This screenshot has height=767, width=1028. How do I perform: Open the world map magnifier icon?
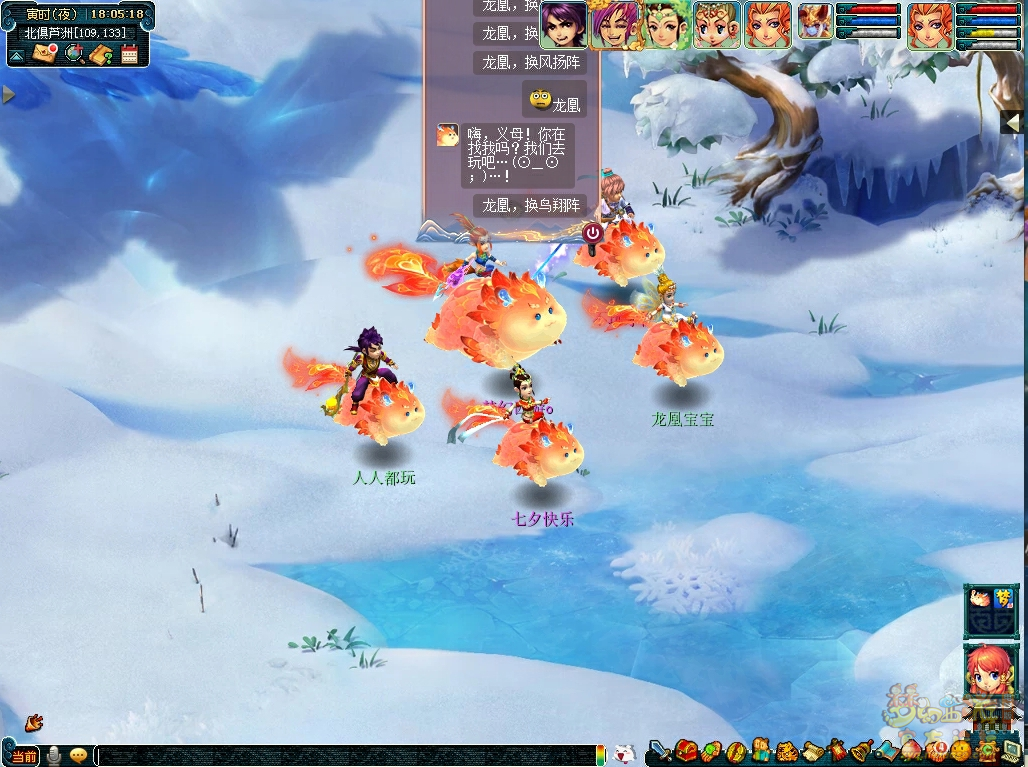(x=73, y=54)
